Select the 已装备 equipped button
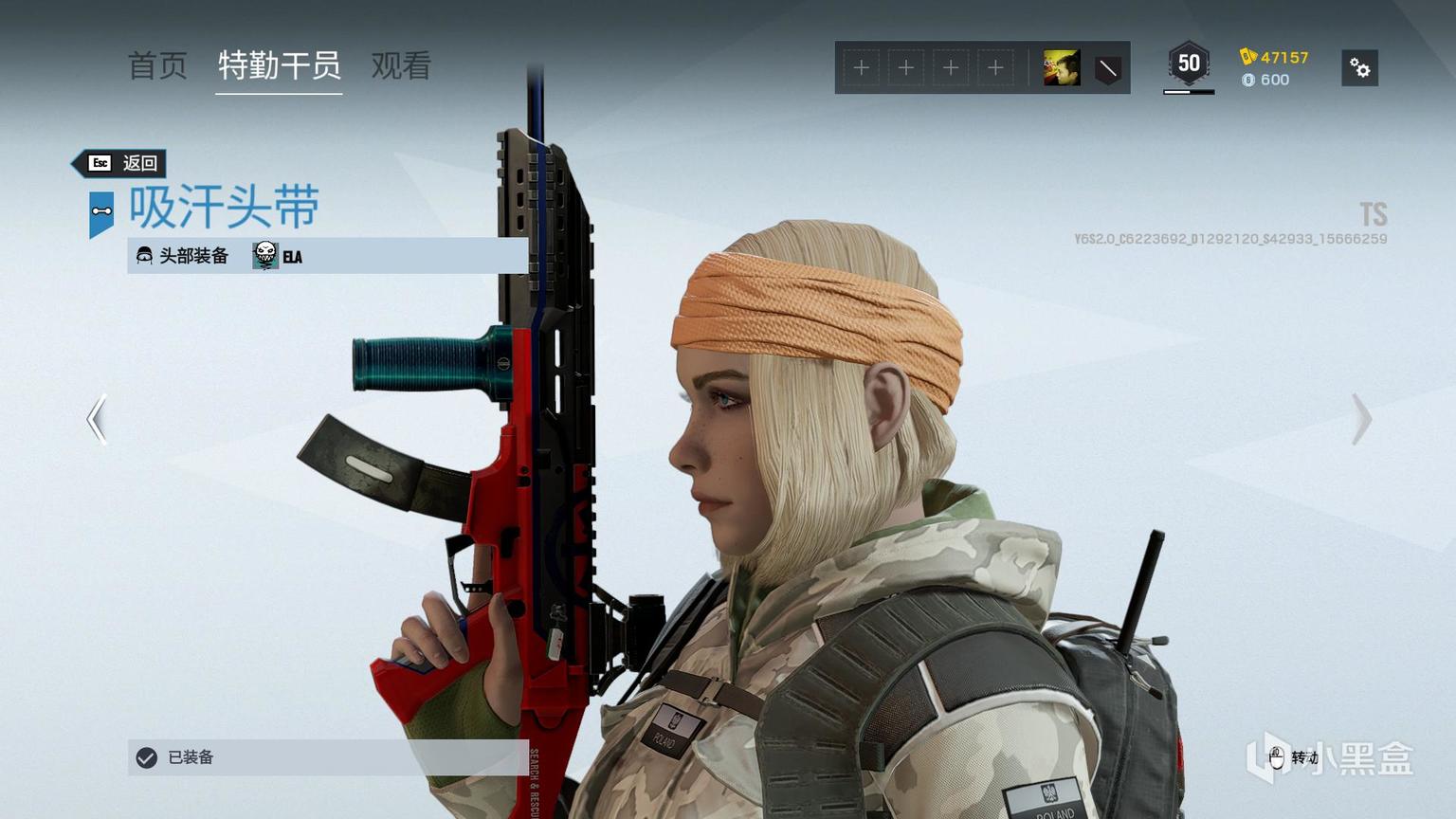Viewport: 1456px width, 819px height. tap(328, 757)
